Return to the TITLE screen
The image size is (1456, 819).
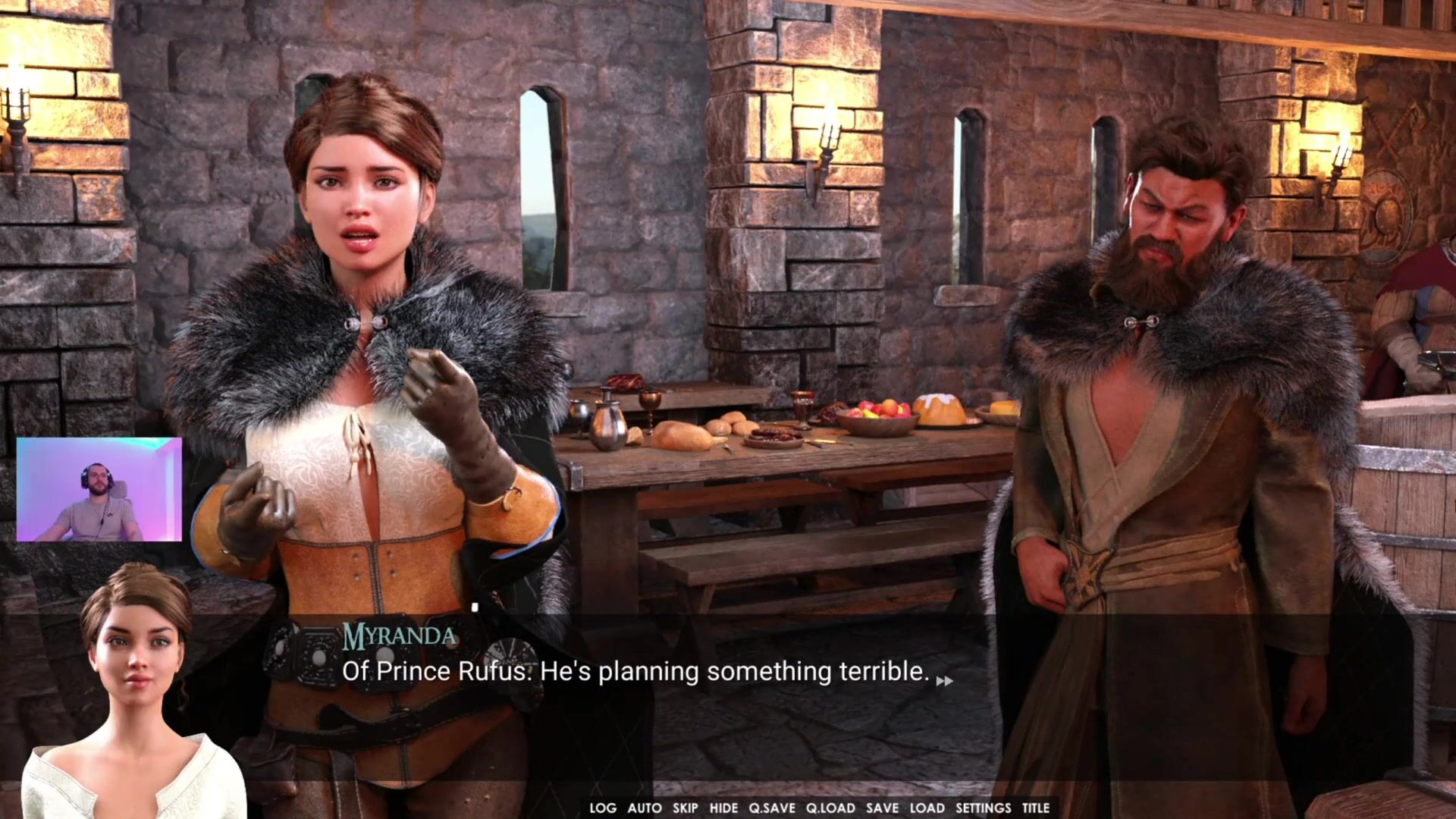(x=1035, y=808)
